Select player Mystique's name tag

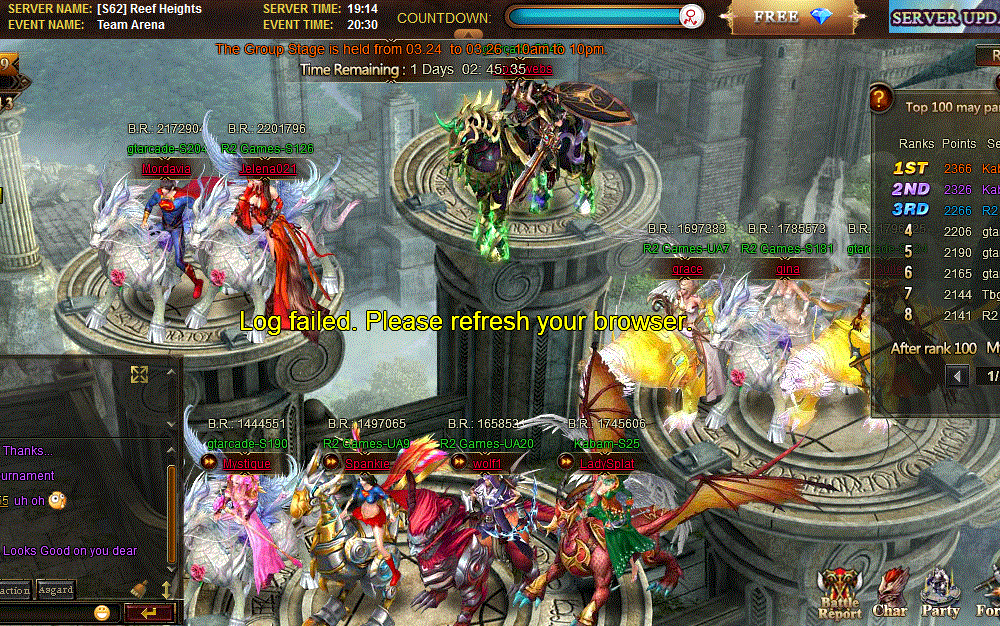pos(246,463)
